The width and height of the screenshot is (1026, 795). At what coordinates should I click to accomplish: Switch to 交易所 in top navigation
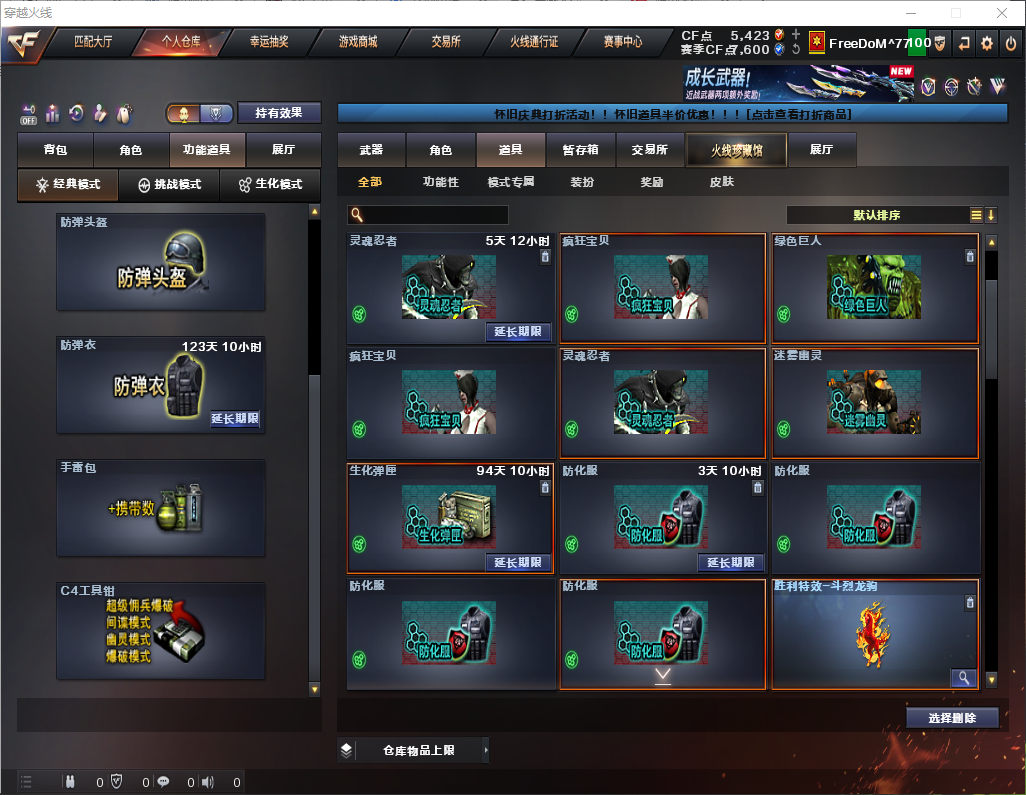(x=446, y=42)
